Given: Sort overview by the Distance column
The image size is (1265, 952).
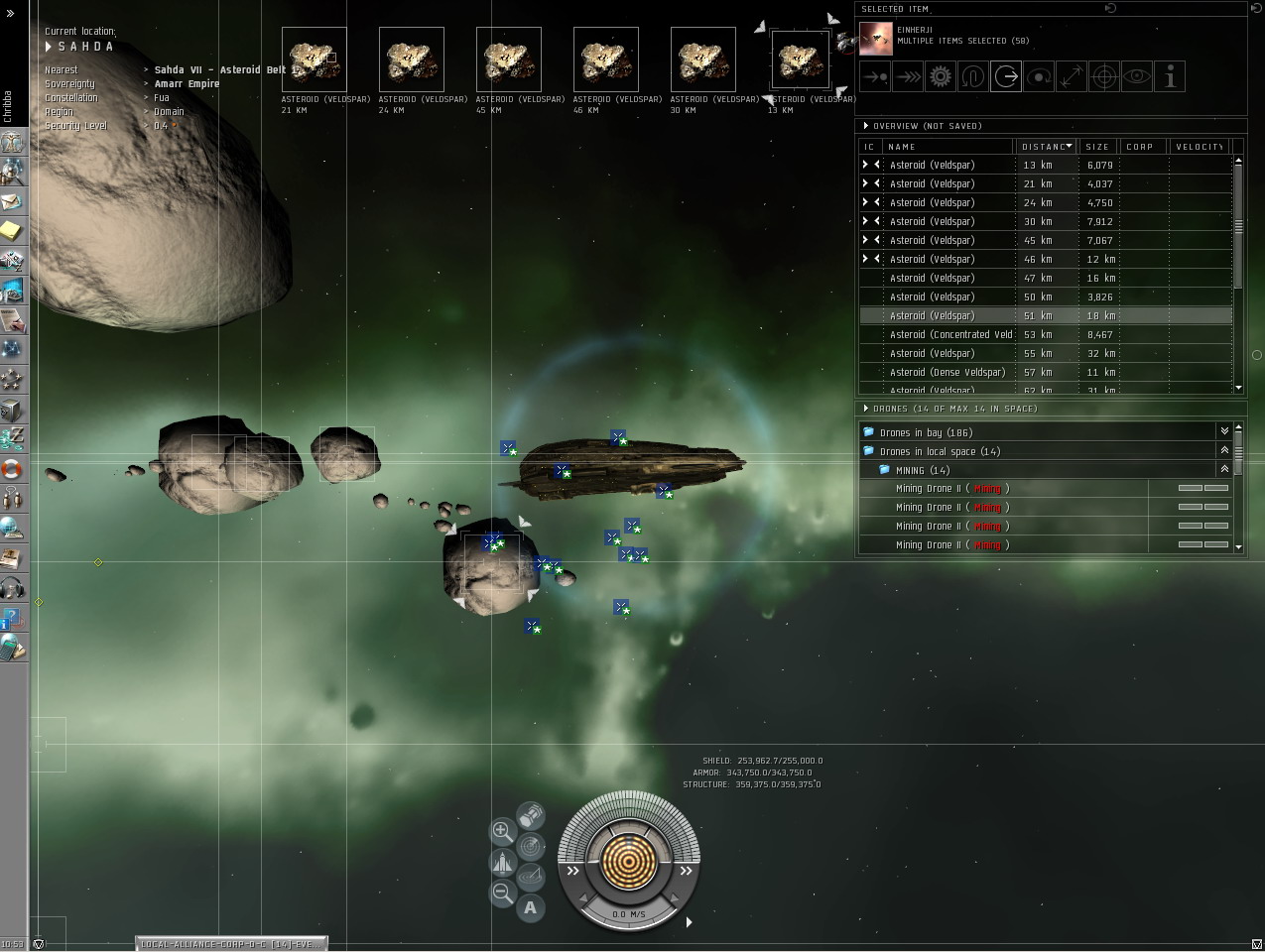Looking at the screenshot, I should [1046, 147].
